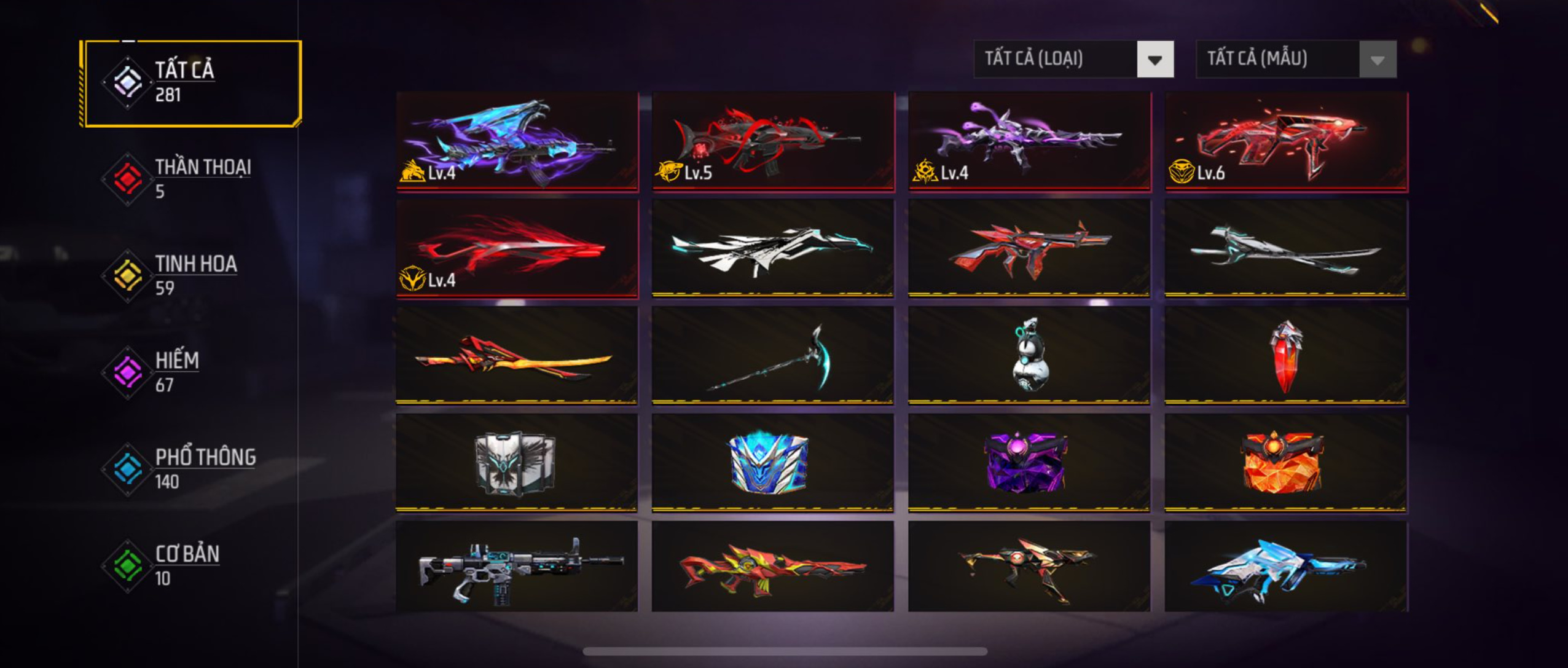Select the Tất Cả category tab
This screenshot has height=668, width=1568.
click(x=190, y=83)
